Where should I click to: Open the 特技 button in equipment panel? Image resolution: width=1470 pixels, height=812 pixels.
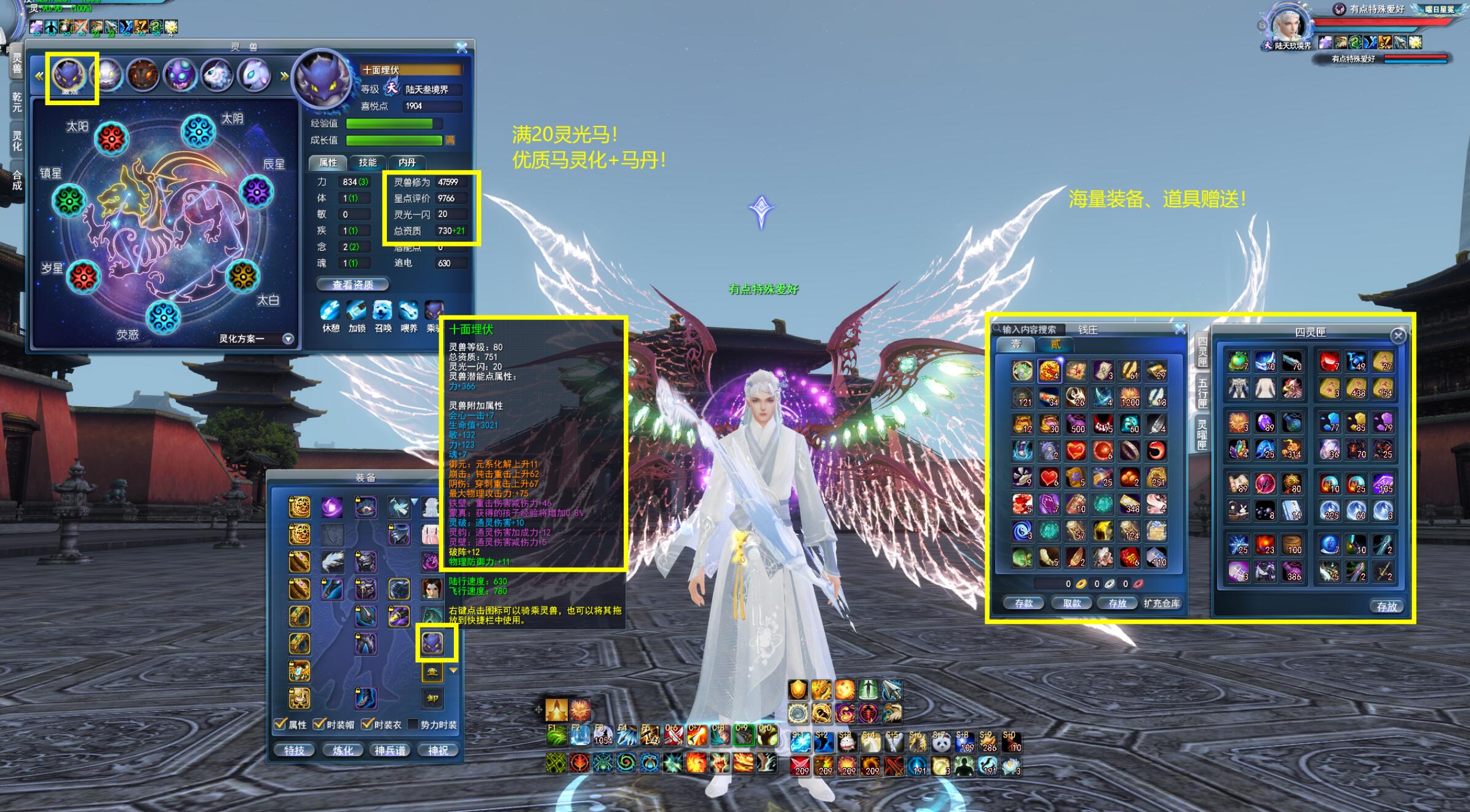pyautogui.click(x=294, y=751)
